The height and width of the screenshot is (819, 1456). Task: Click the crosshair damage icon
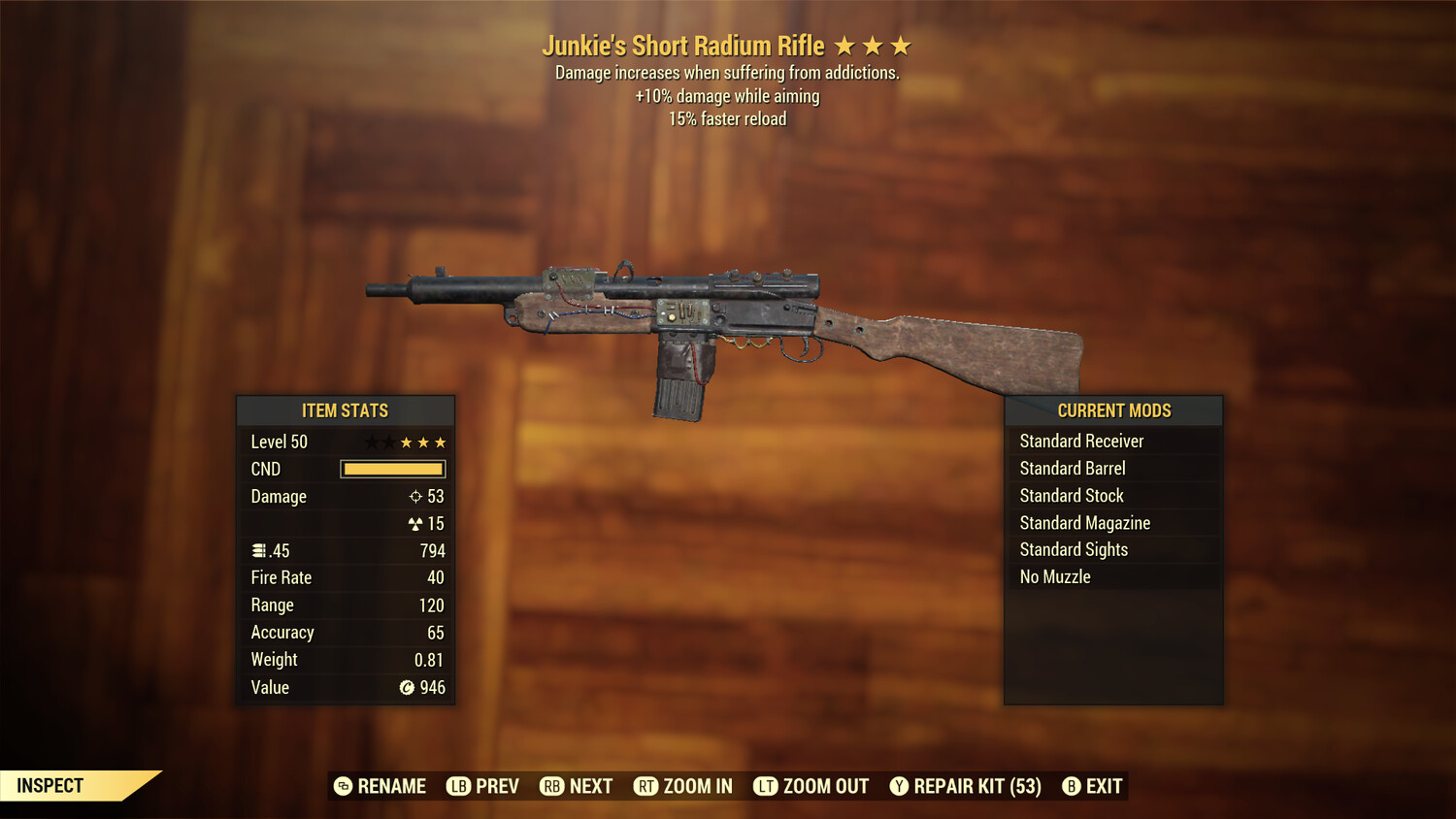(417, 496)
